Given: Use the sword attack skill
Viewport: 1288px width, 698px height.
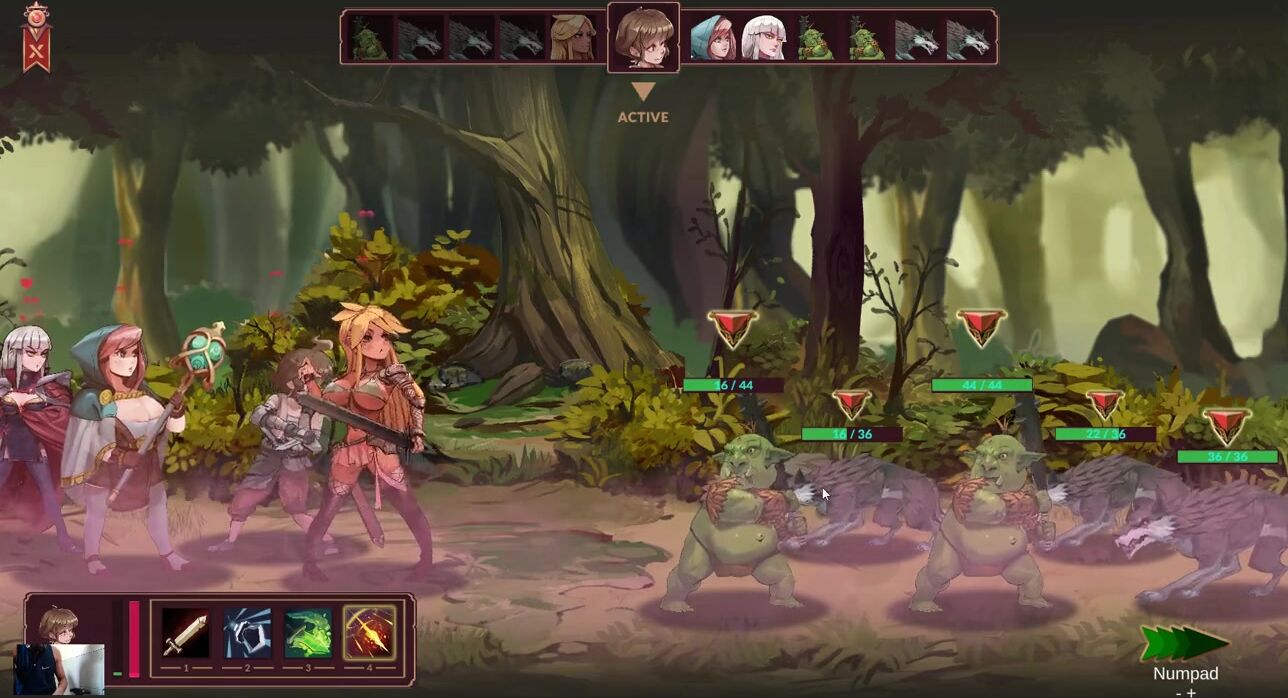Looking at the screenshot, I should point(186,633).
